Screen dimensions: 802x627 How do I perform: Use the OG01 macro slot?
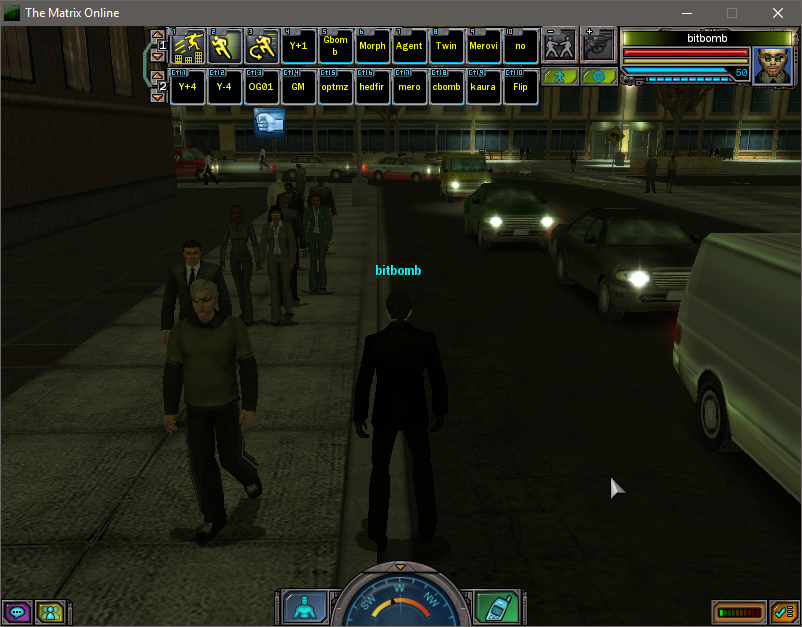click(261, 87)
